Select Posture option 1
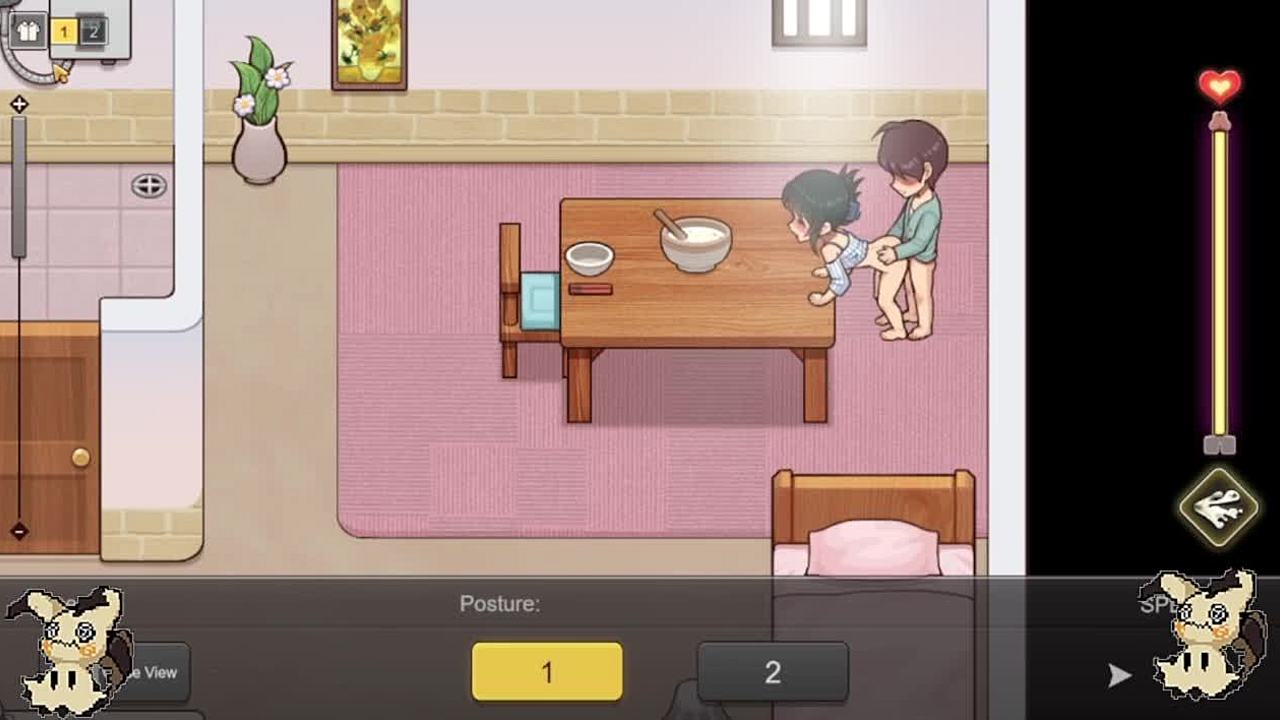This screenshot has width=1280, height=720. [x=547, y=671]
